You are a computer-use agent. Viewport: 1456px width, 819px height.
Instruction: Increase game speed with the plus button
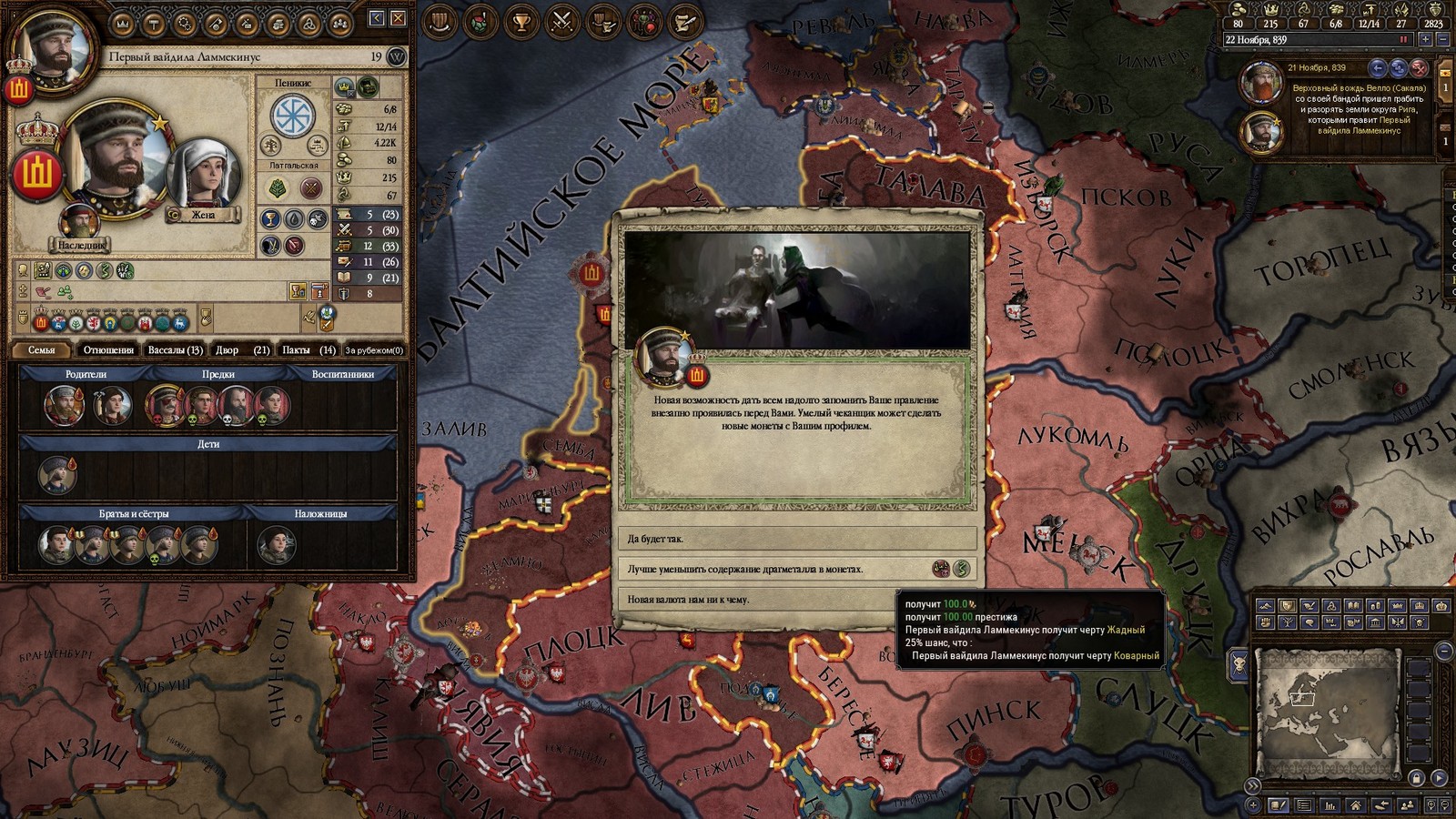(1425, 40)
